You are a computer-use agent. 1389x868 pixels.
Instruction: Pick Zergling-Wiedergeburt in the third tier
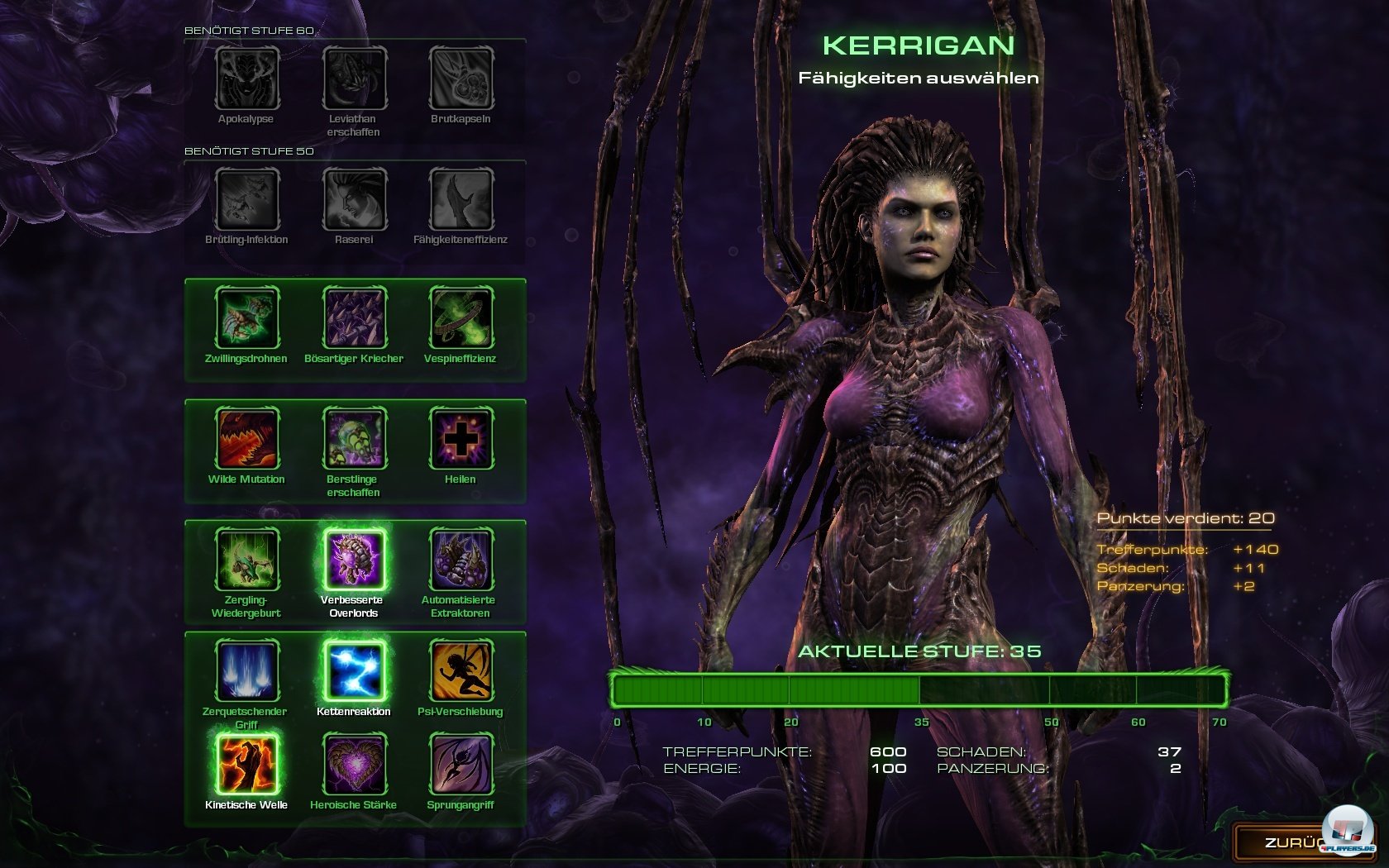pos(247,559)
